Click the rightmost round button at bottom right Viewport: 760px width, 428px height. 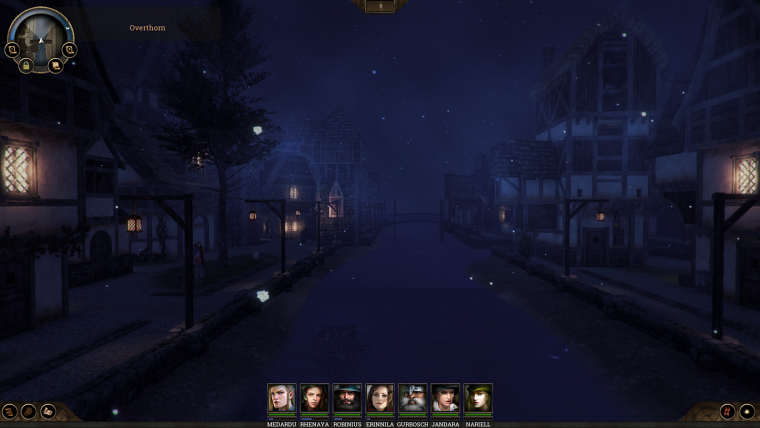click(747, 411)
